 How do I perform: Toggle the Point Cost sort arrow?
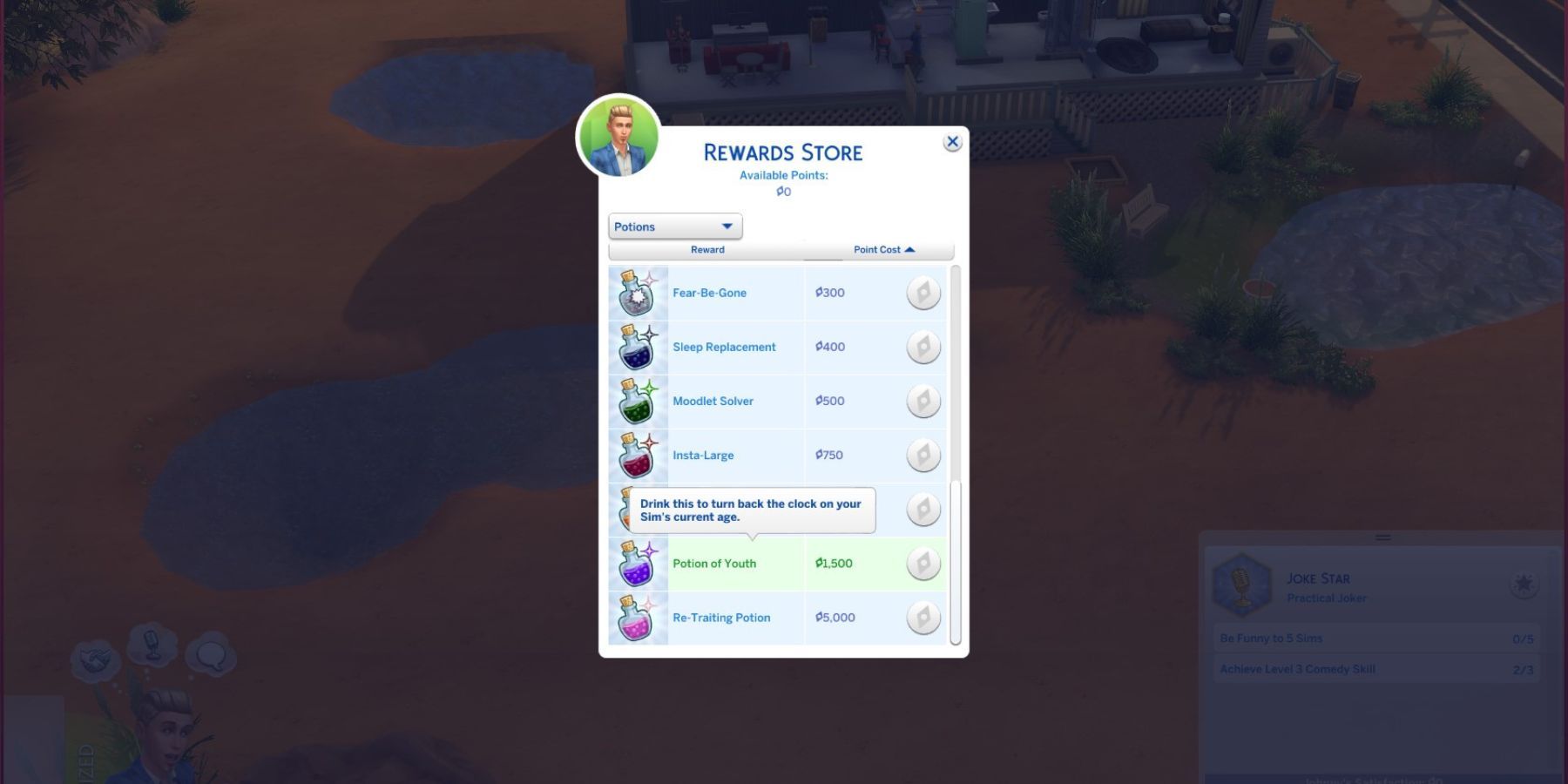click(911, 249)
